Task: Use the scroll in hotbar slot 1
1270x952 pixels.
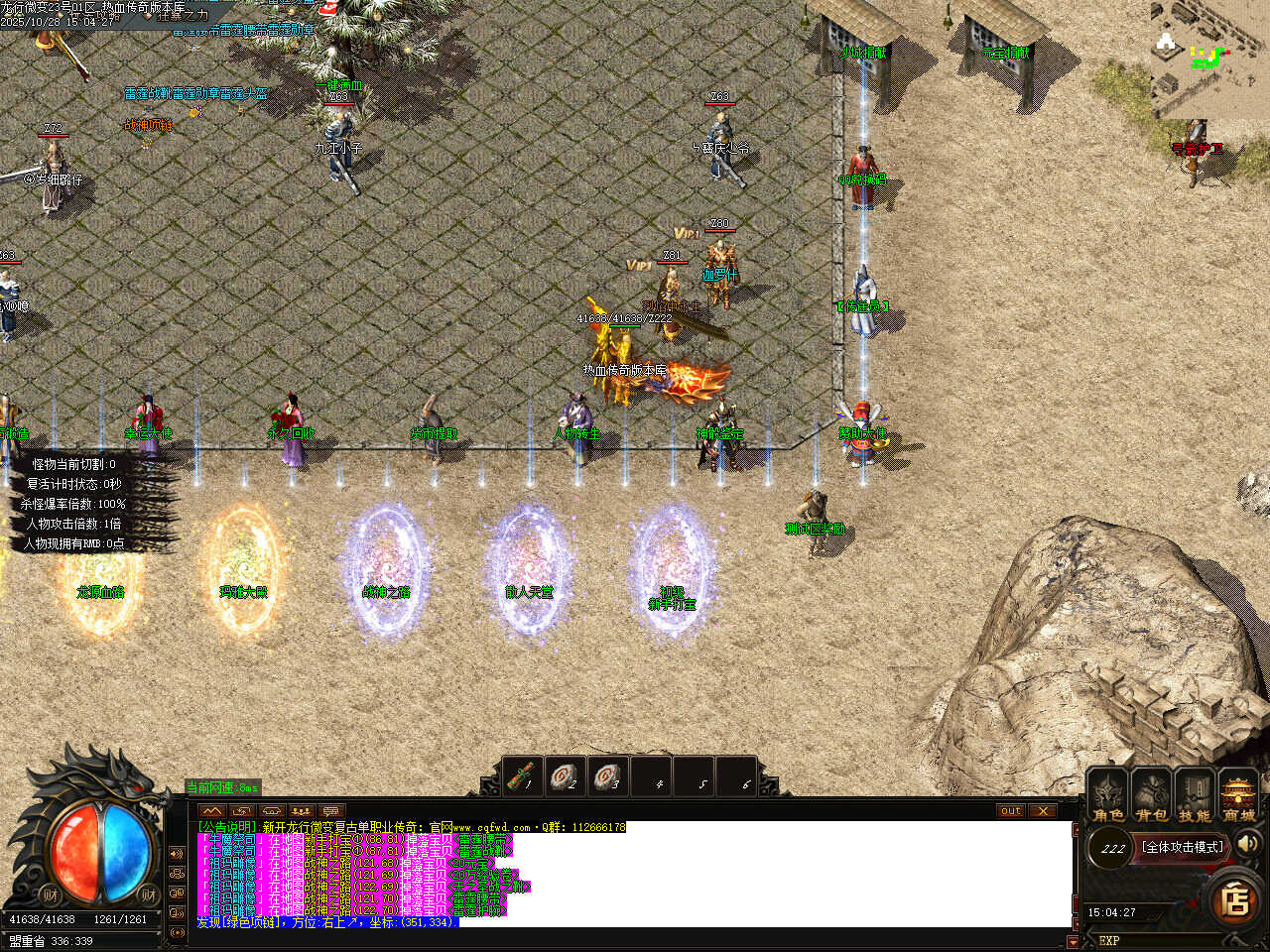Action: [x=523, y=776]
